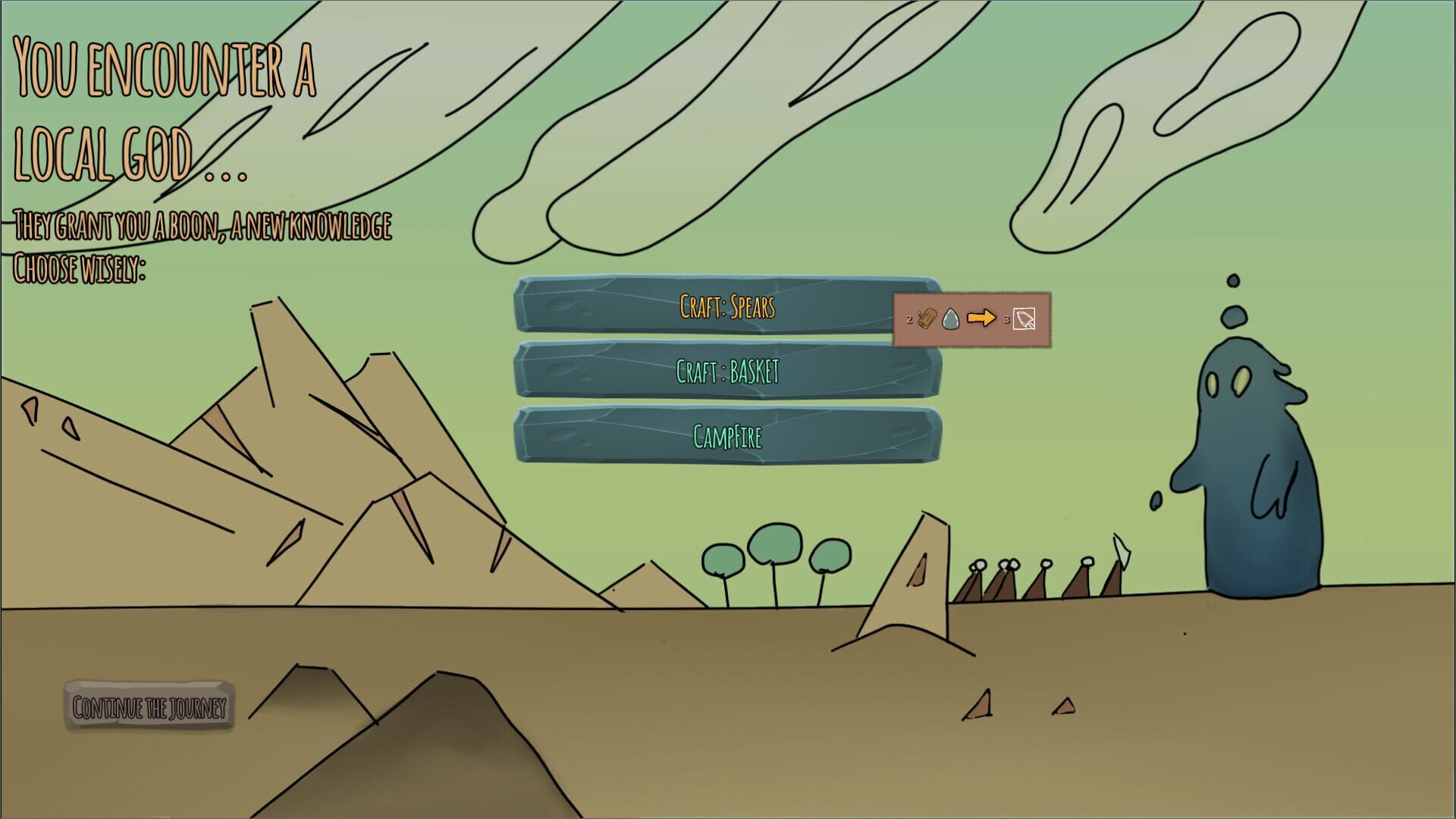Image resolution: width=1456 pixels, height=819 pixels.
Task: Click the quantity 3 spear output
Action: point(1006,320)
